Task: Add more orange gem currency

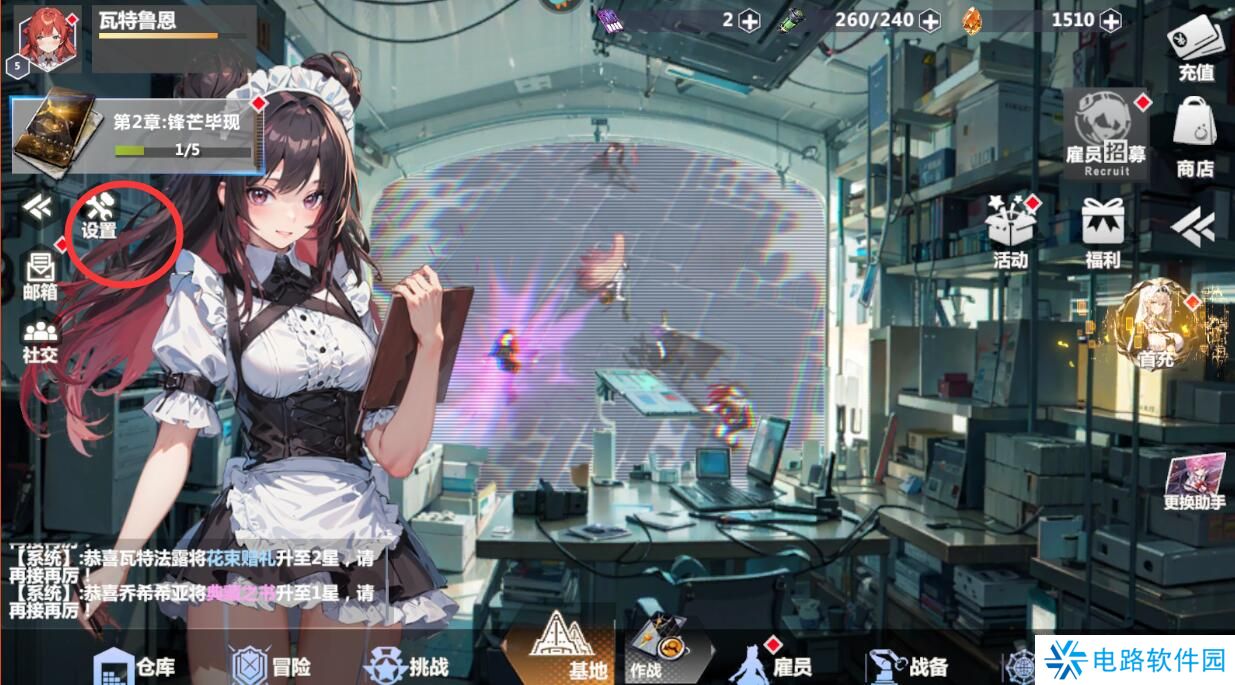Action: 1111,20
